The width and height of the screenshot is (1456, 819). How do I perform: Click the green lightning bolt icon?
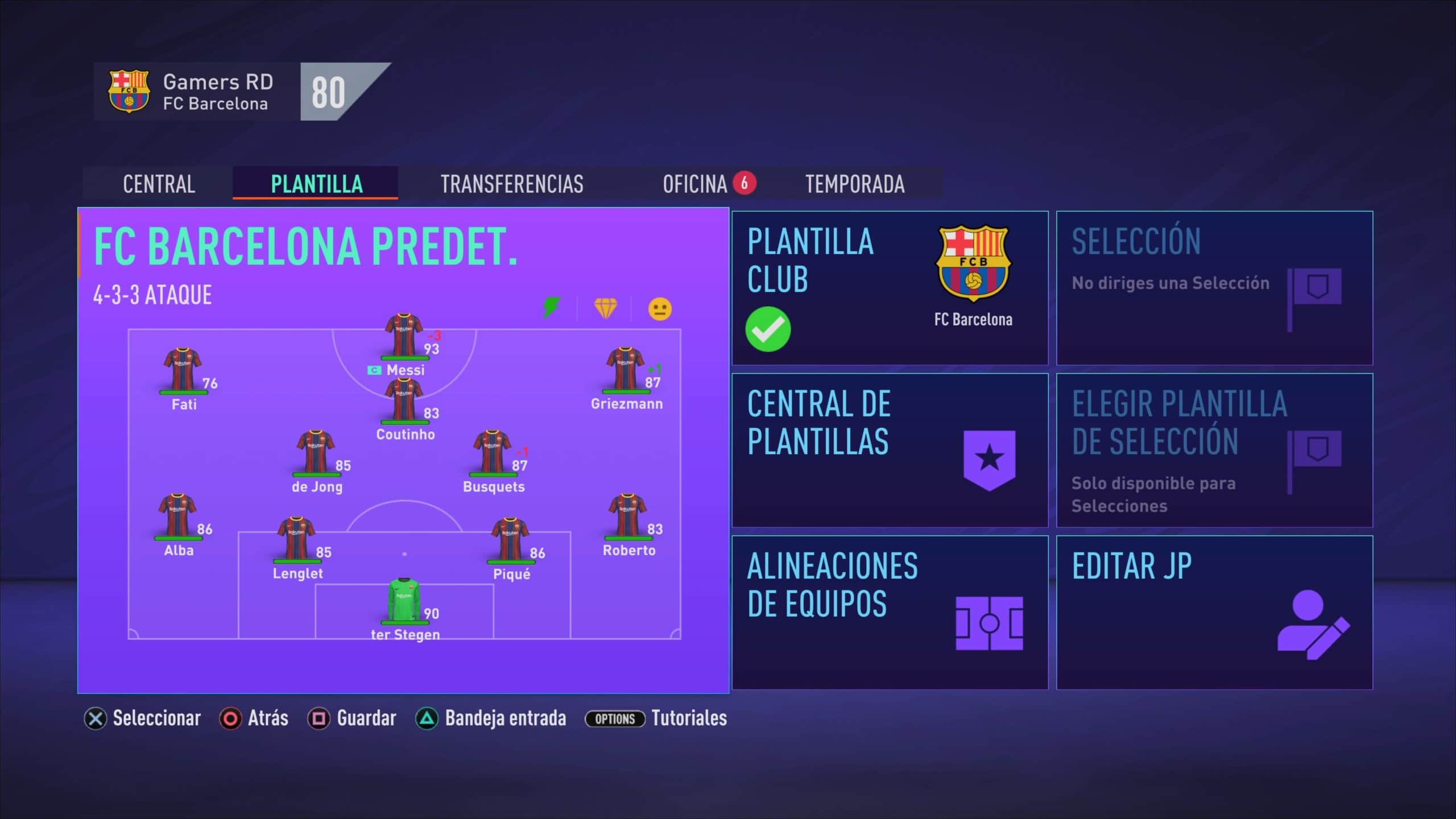click(551, 308)
